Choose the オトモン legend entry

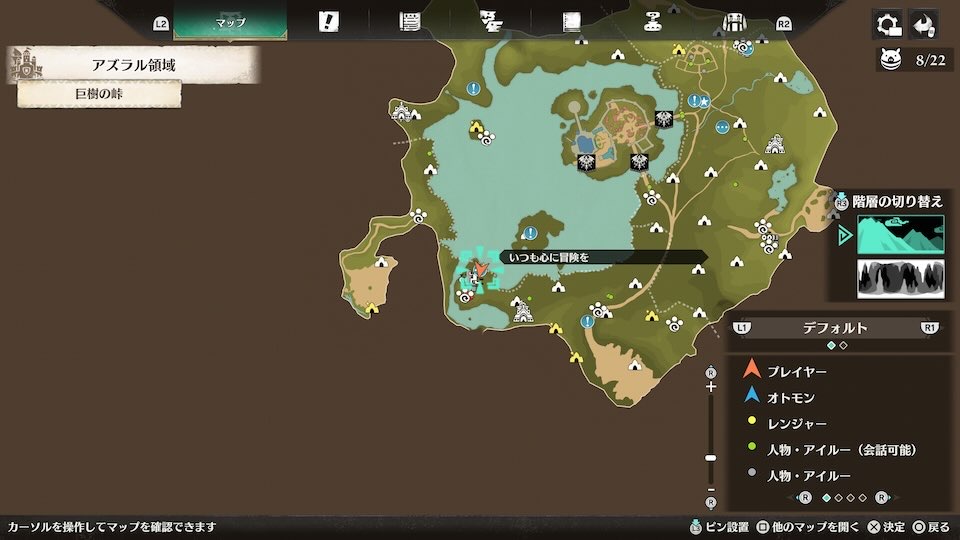790,397
